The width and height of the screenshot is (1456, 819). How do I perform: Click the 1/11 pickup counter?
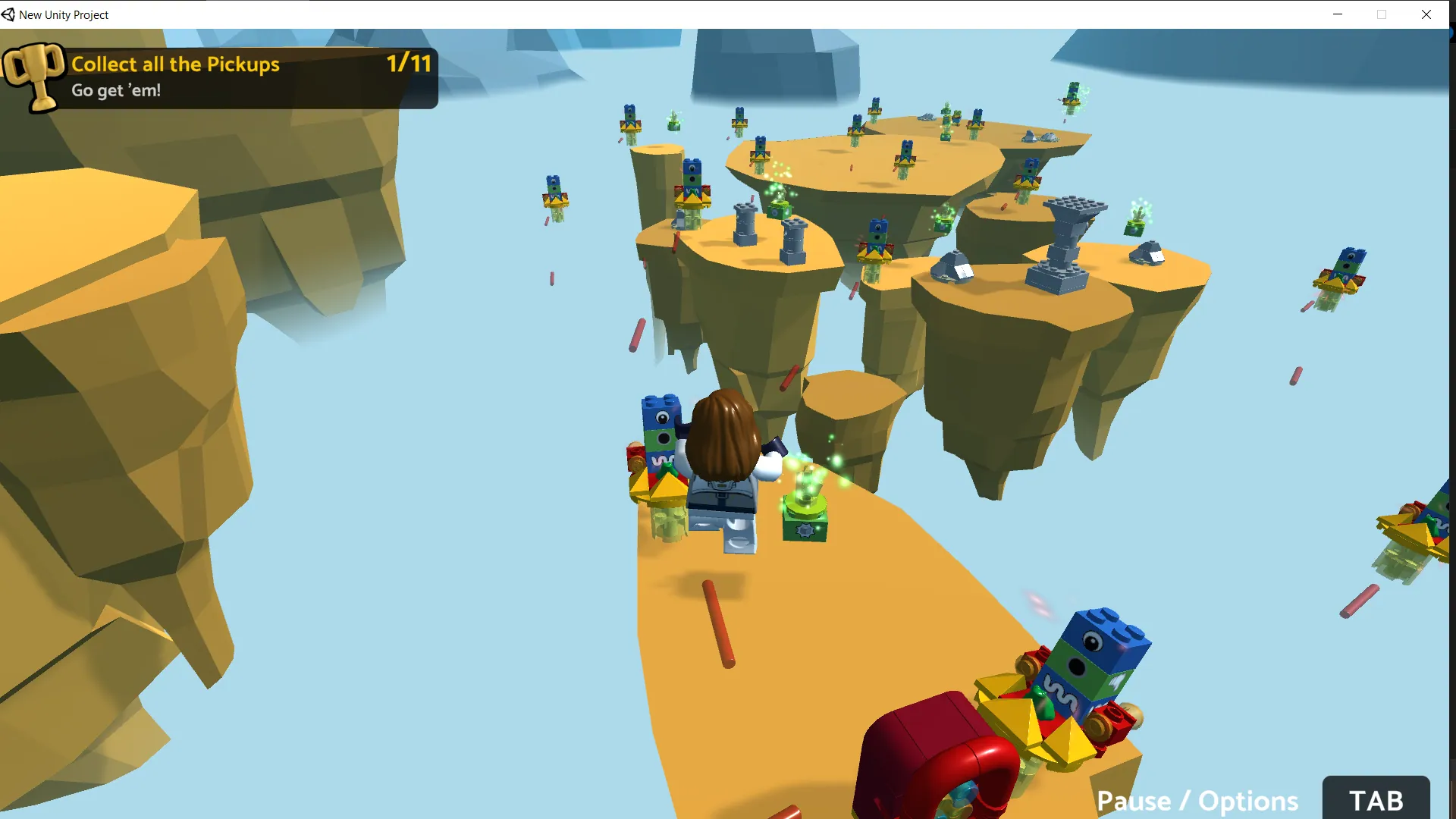pos(408,64)
